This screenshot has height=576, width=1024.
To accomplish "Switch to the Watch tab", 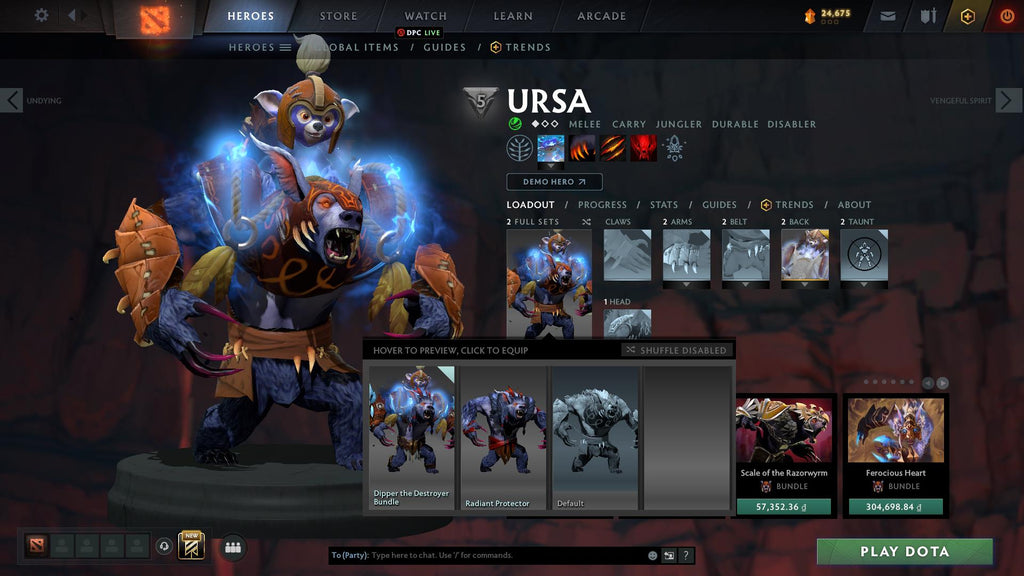I will coord(426,16).
